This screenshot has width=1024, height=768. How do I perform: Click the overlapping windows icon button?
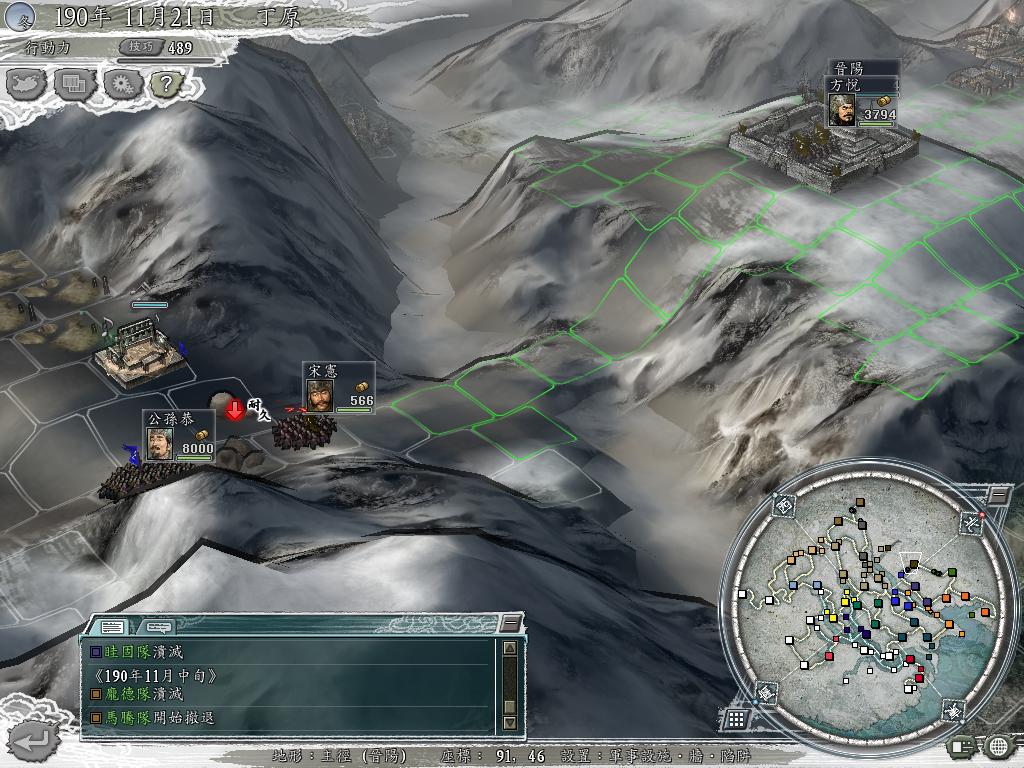pos(74,84)
